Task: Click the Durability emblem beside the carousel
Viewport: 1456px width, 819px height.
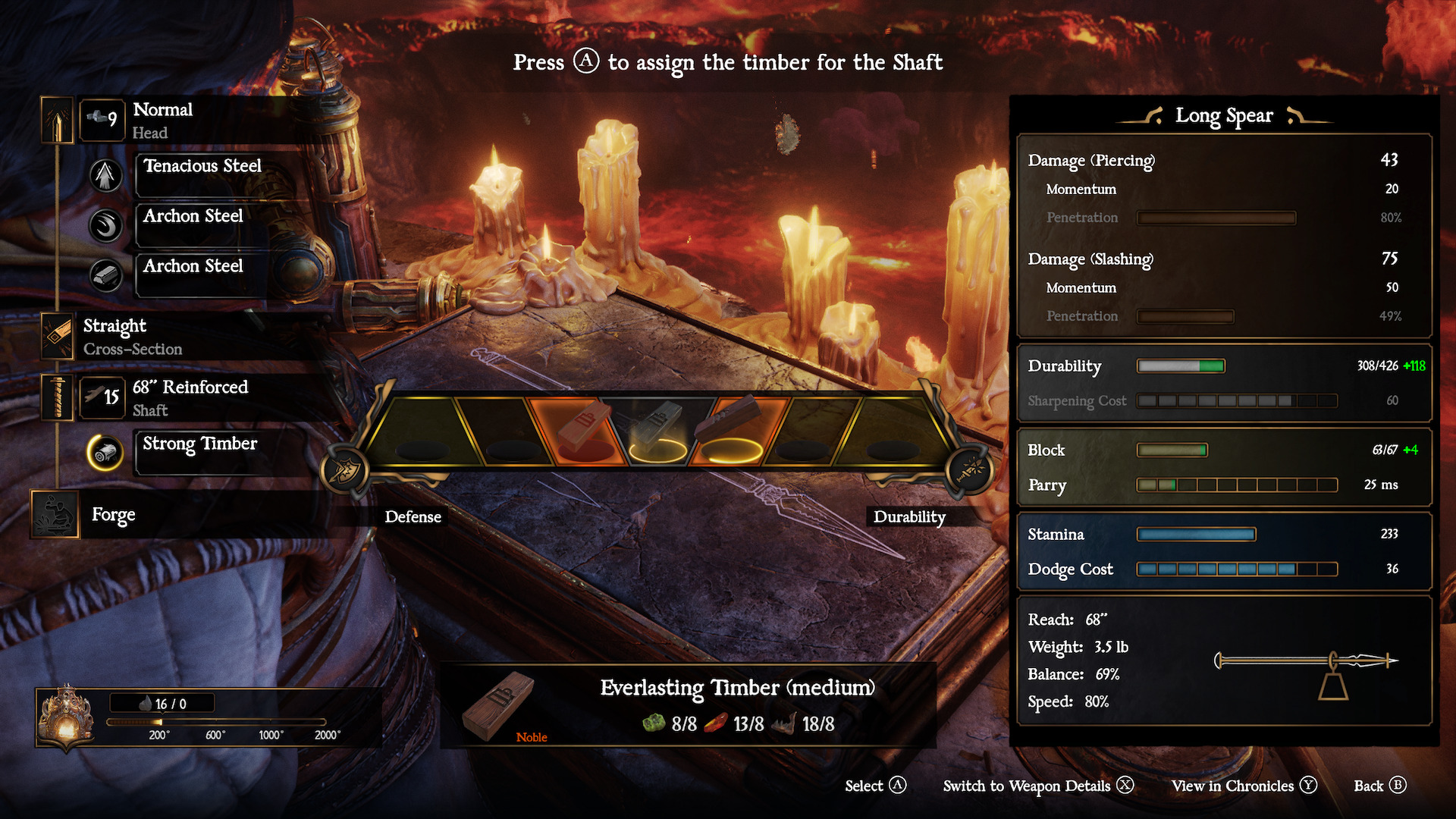Action: click(970, 471)
